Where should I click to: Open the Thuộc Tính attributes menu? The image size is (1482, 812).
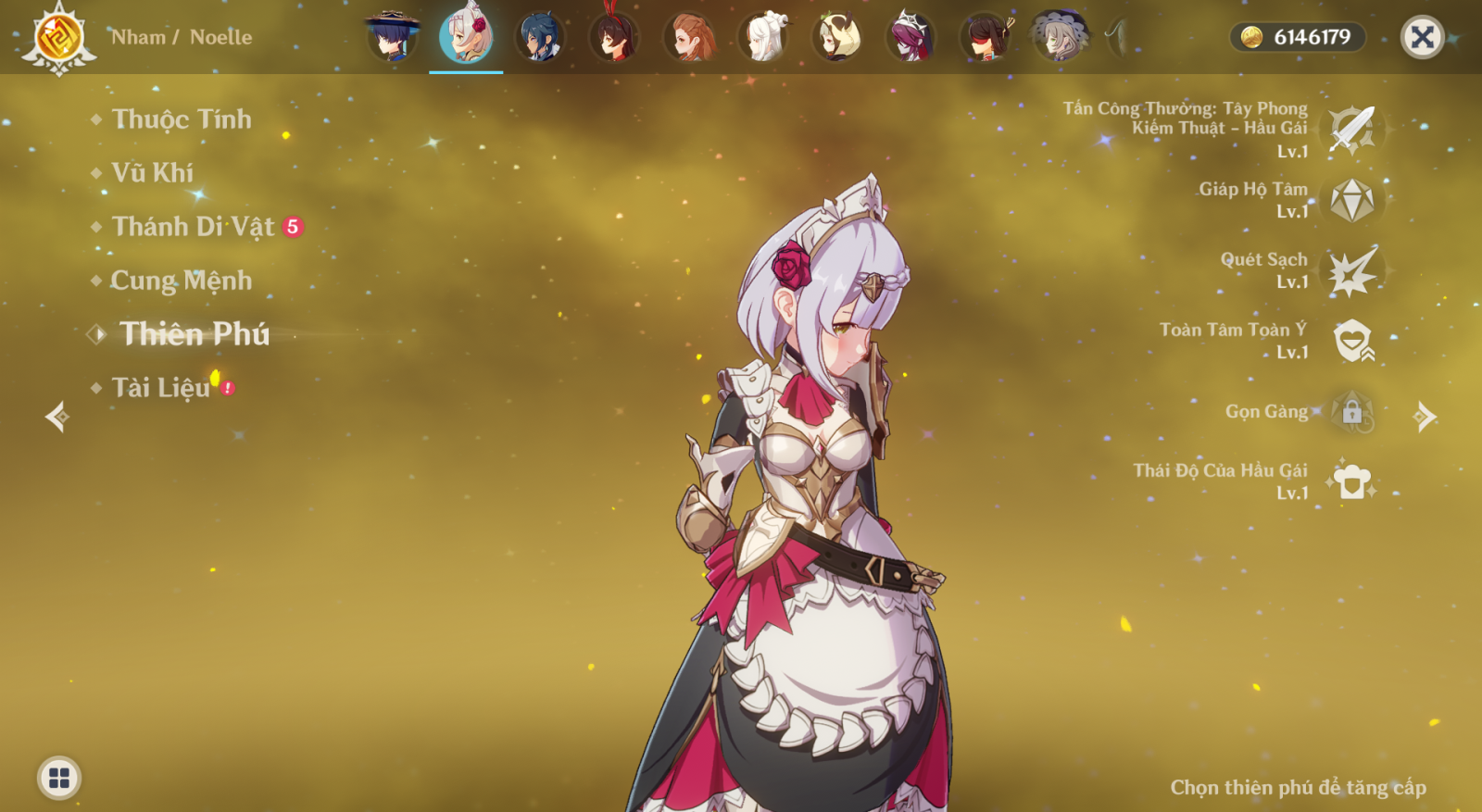click(x=181, y=119)
